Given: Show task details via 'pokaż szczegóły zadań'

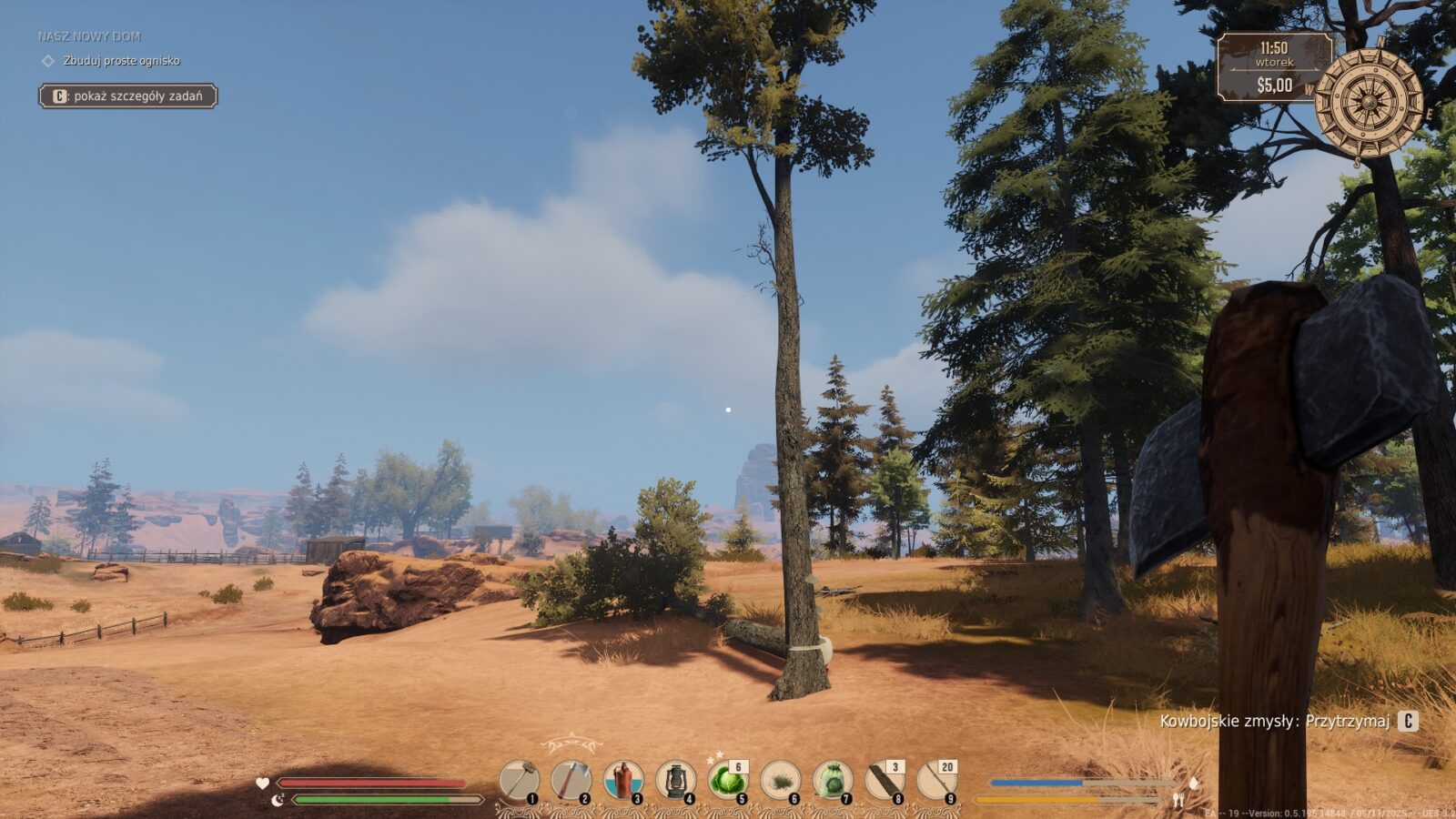Looking at the screenshot, I should 127,96.
